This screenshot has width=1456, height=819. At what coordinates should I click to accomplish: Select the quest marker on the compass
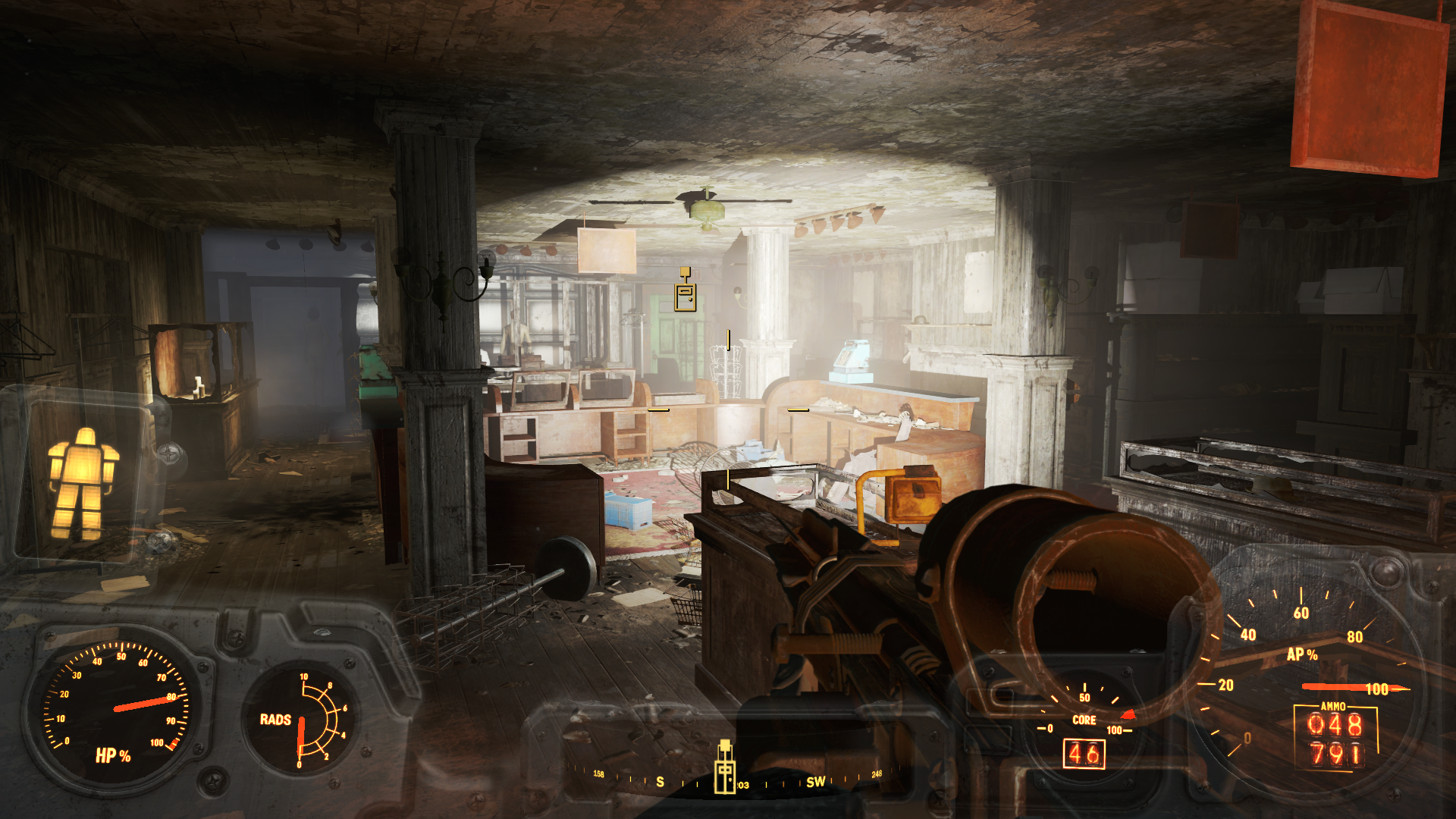[x=725, y=767]
